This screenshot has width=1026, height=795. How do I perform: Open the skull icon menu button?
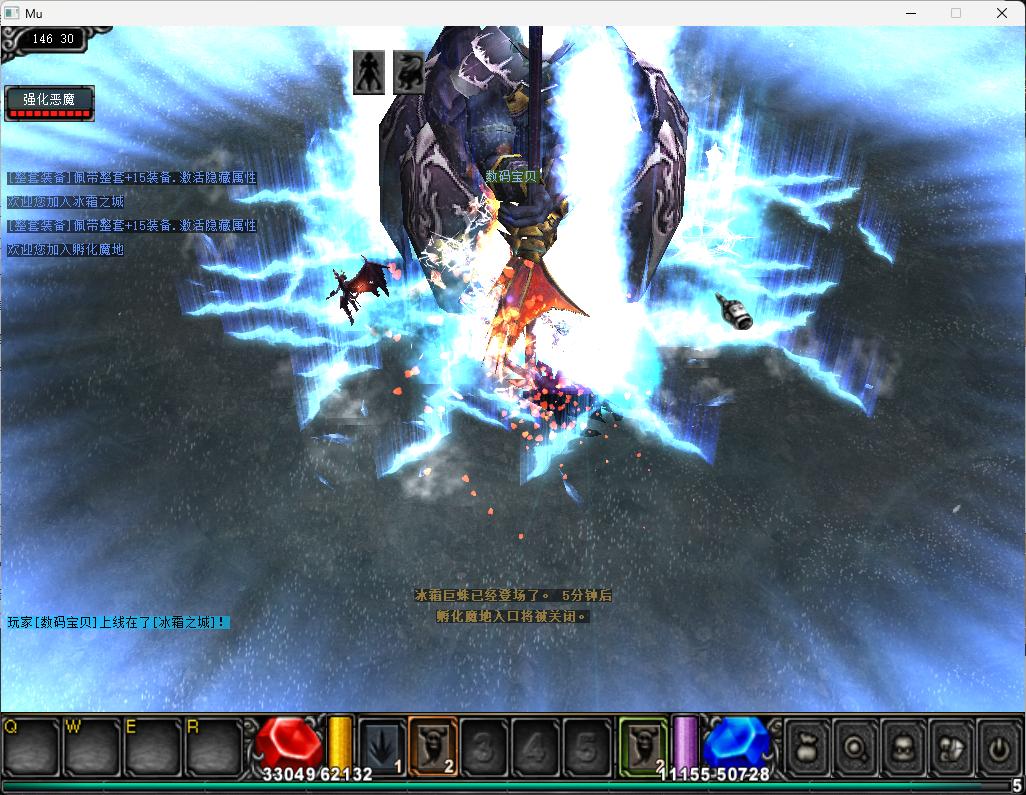click(904, 746)
